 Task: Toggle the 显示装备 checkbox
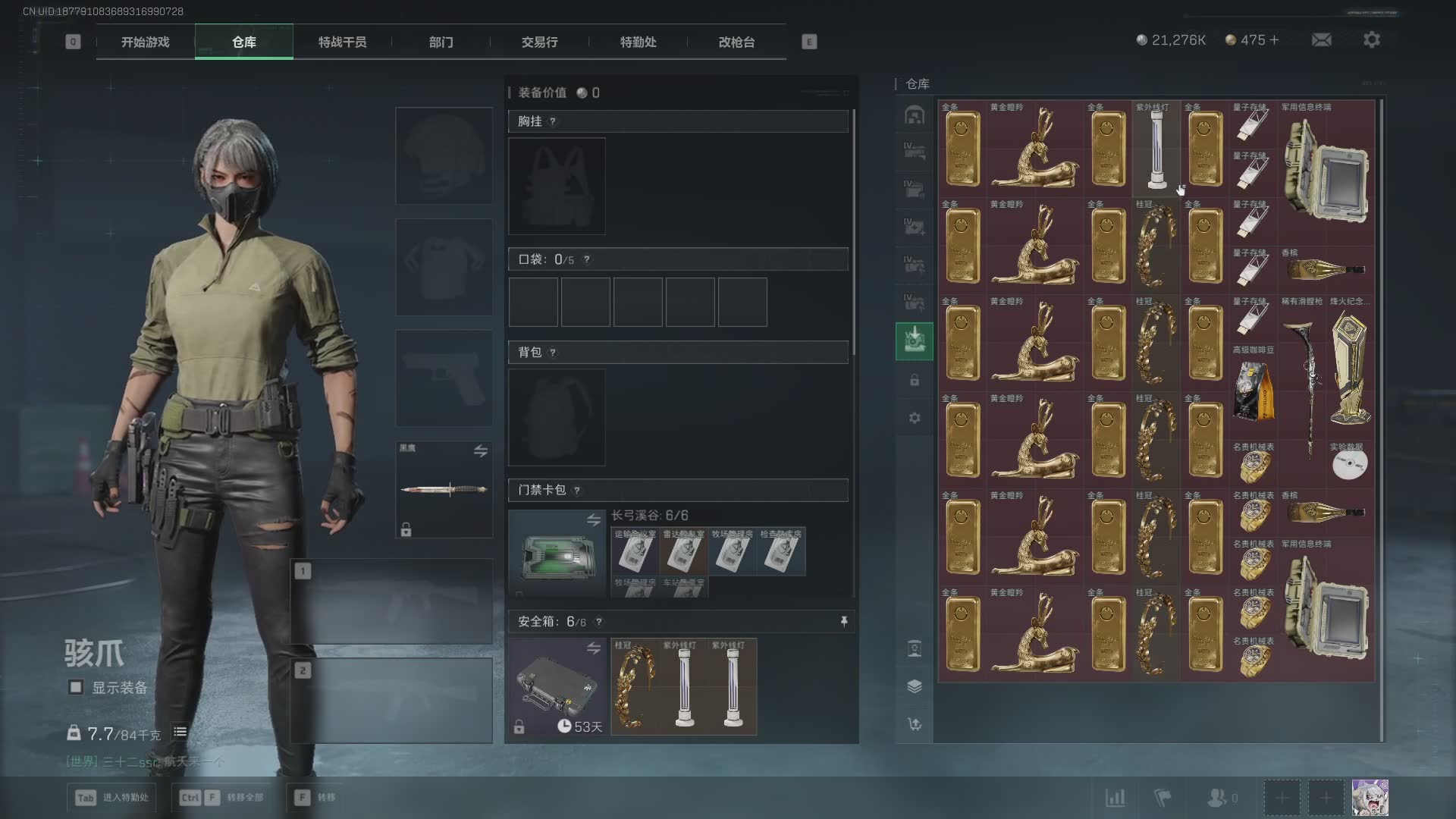coord(76,688)
